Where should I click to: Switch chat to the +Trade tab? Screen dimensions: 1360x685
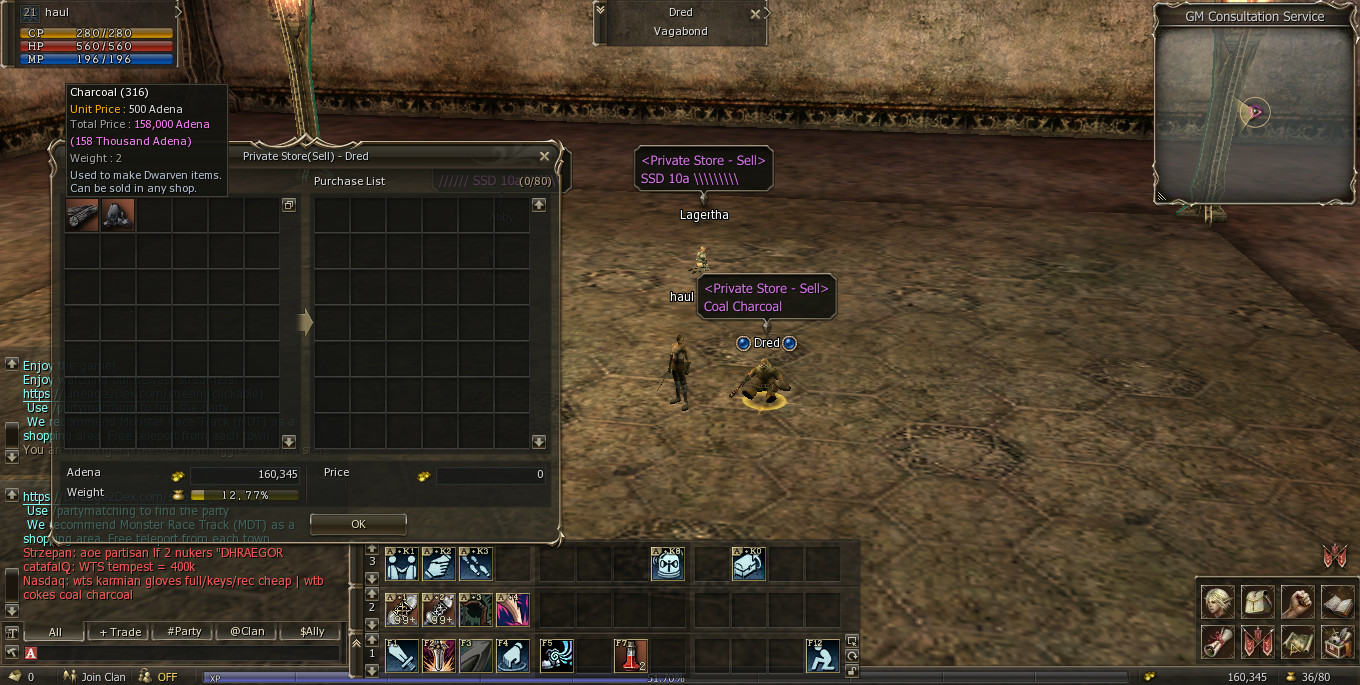tap(120, 632)
